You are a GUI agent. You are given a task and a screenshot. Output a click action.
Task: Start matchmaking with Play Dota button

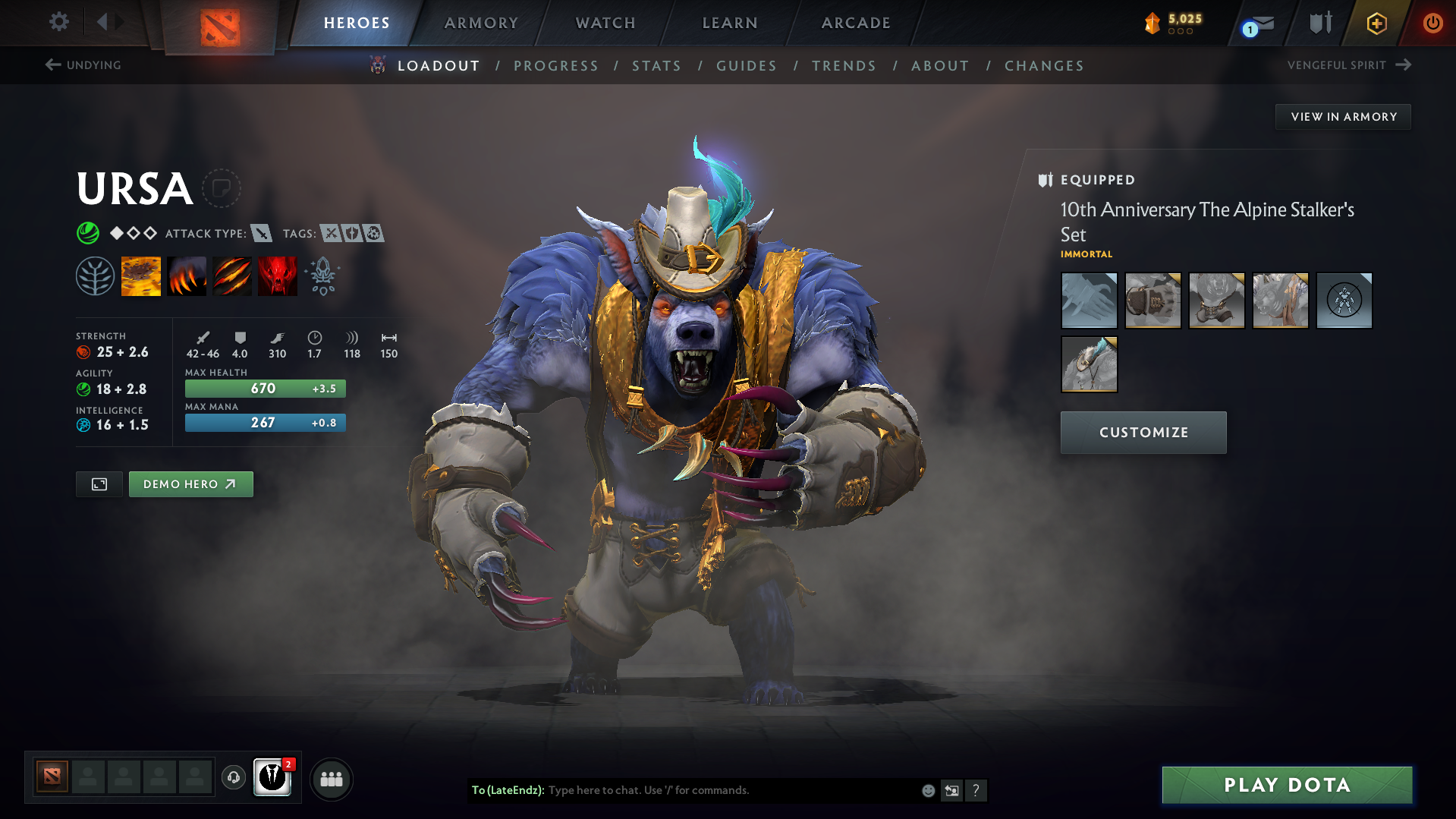(1287, 785)
